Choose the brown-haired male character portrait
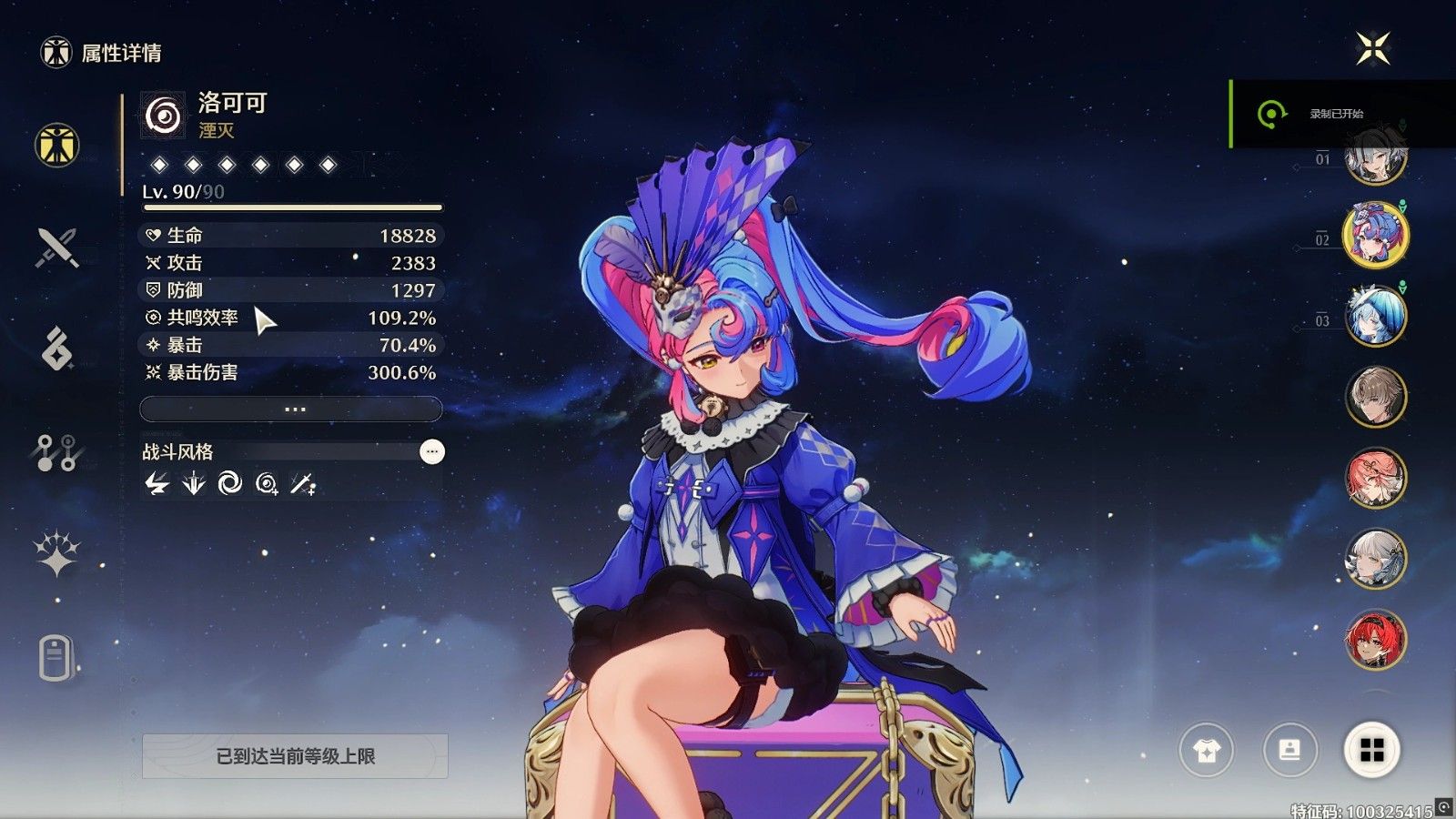This screenshot has width=1456, height=819. pos(1375,397)
